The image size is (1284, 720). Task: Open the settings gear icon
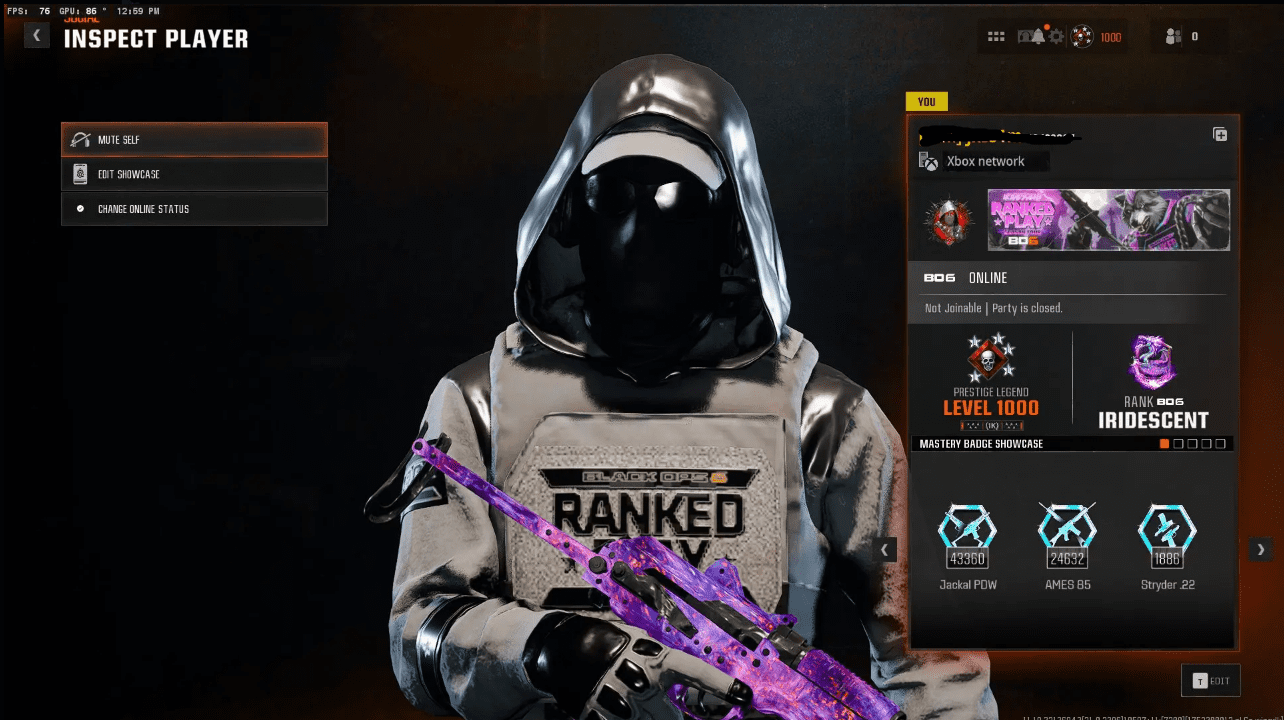click(1056, 36)
